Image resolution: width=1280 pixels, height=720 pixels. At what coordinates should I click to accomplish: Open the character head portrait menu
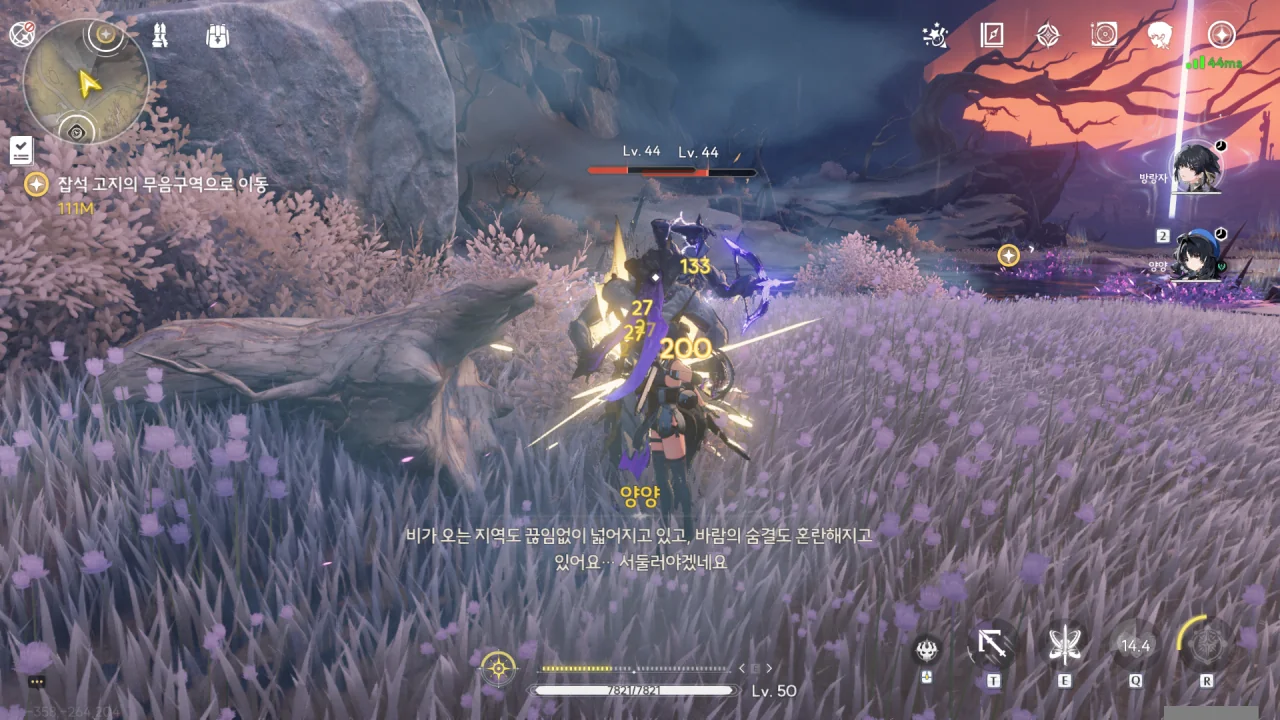[x=1160, y=36]
